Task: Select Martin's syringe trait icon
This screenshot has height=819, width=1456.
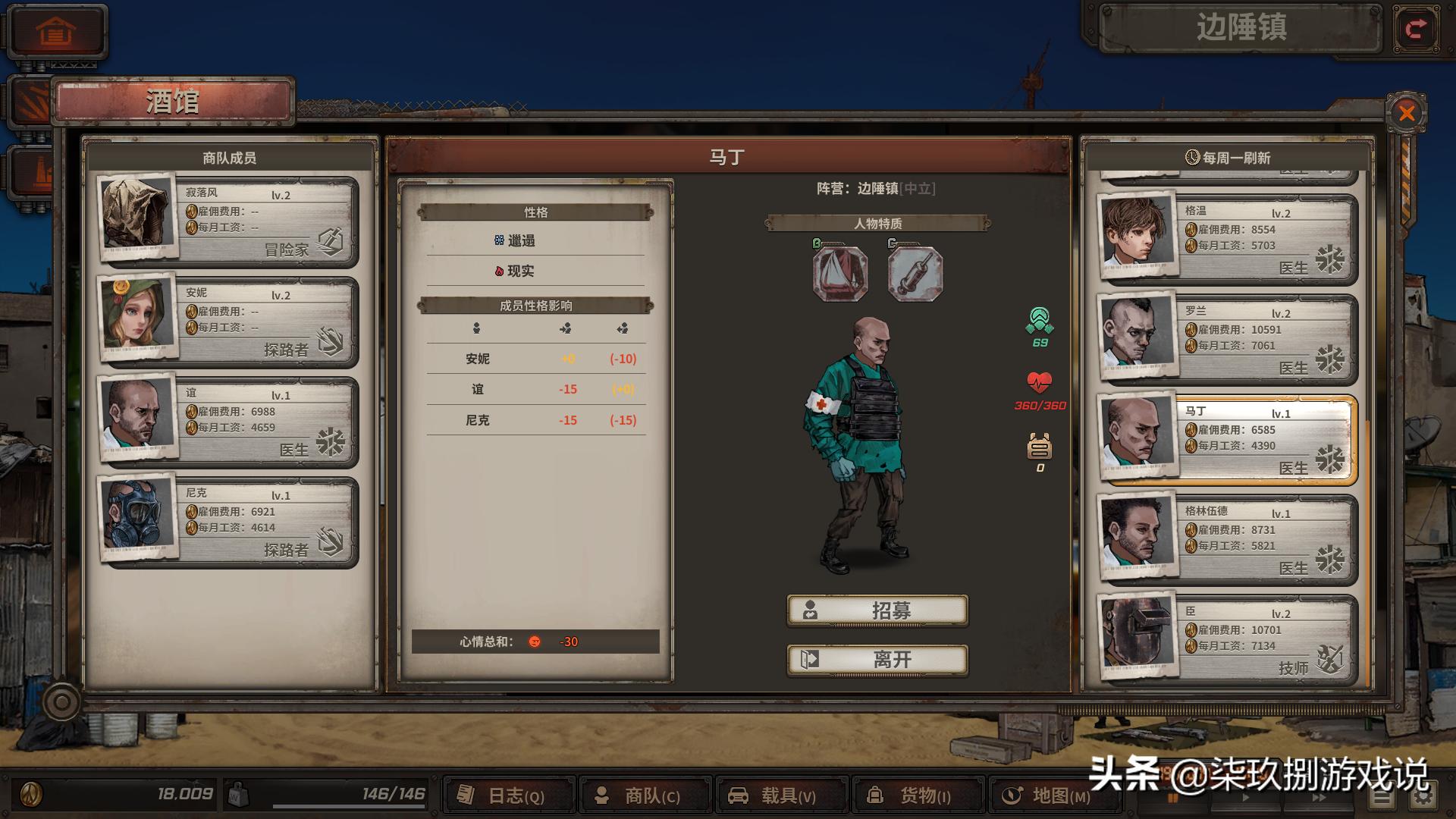Action: 915,275
